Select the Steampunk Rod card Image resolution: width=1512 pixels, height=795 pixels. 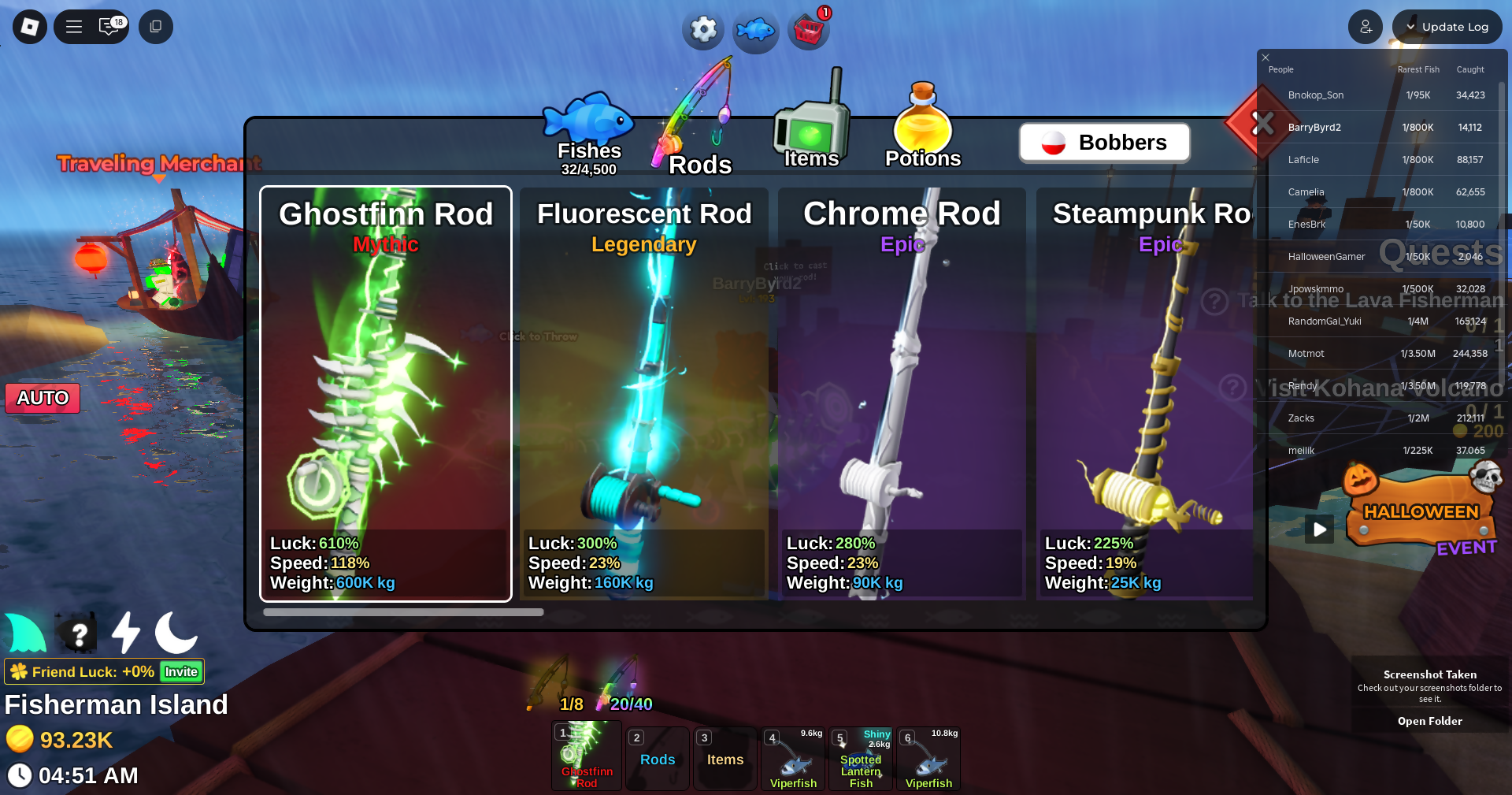(1146, 394)
